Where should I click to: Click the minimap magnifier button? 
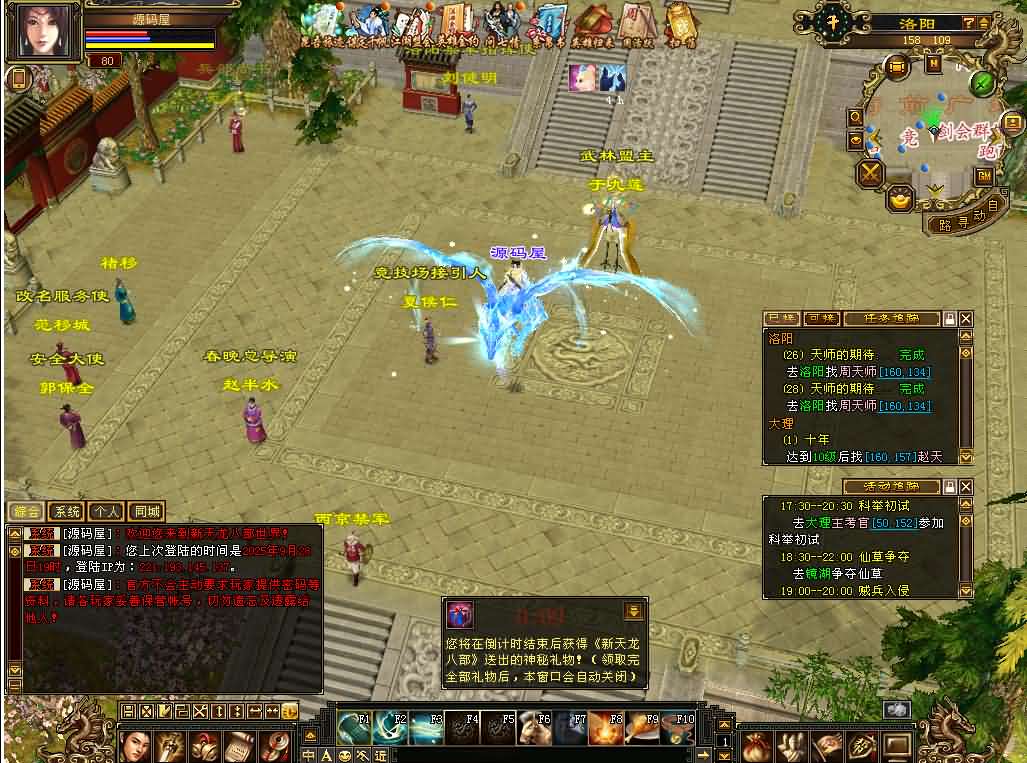[x=857, y=117]
